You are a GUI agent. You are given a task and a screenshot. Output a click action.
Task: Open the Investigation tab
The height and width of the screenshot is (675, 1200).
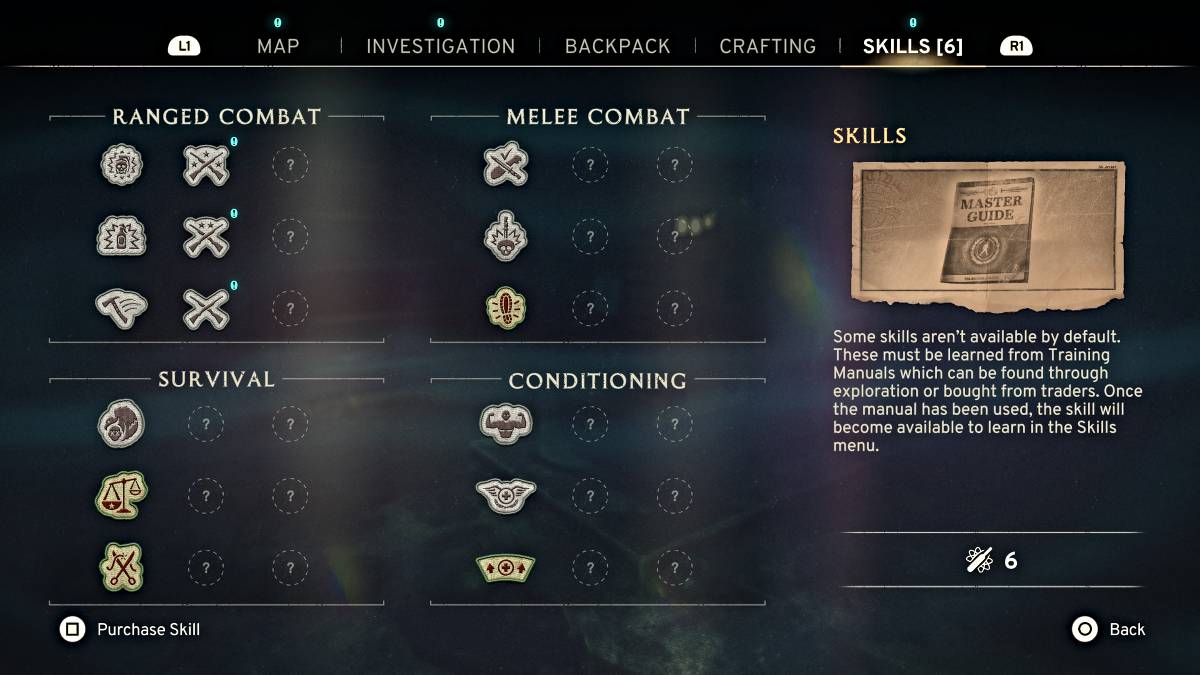click(x=440, y=46)
